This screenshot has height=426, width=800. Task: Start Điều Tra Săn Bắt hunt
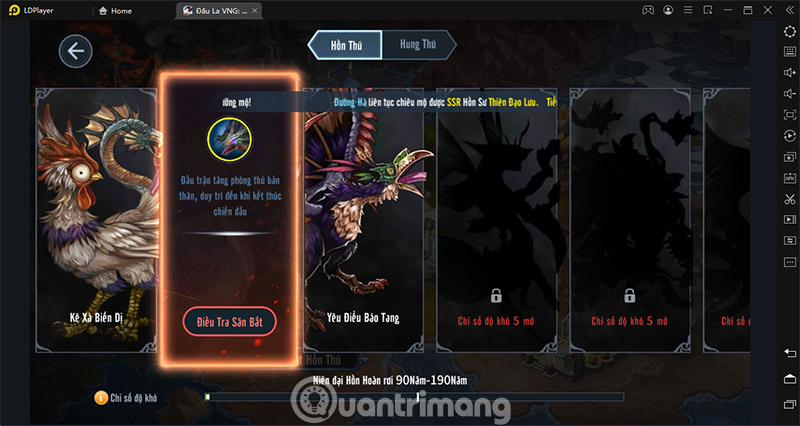tap(229, 321)
